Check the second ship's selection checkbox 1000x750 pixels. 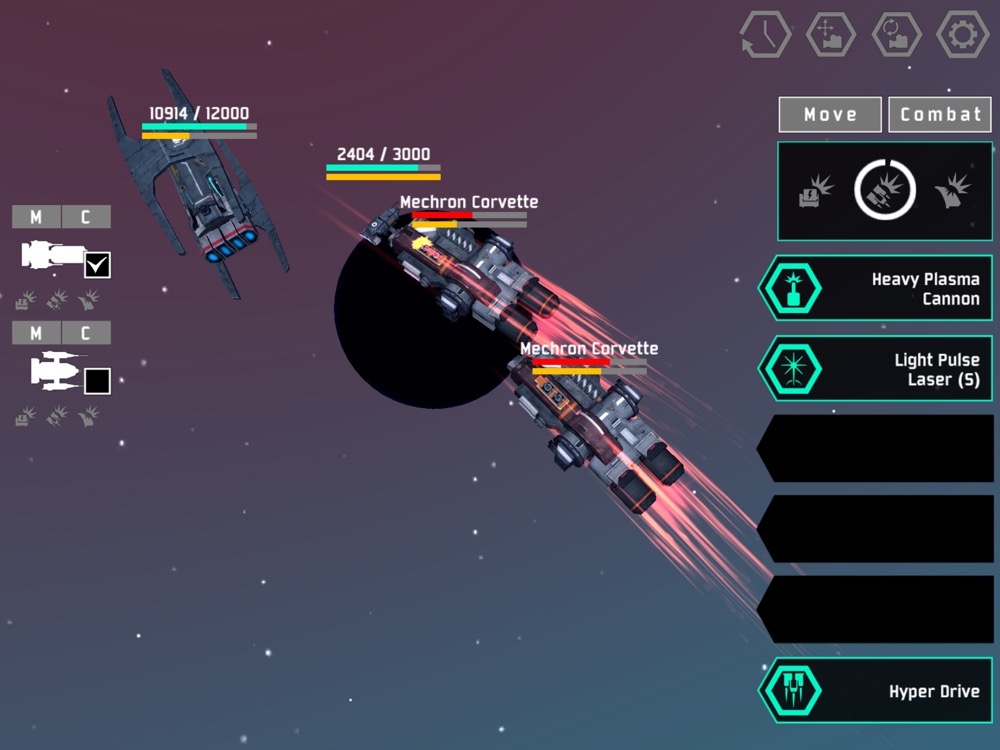pyautogui.click(x=98, y=381)
